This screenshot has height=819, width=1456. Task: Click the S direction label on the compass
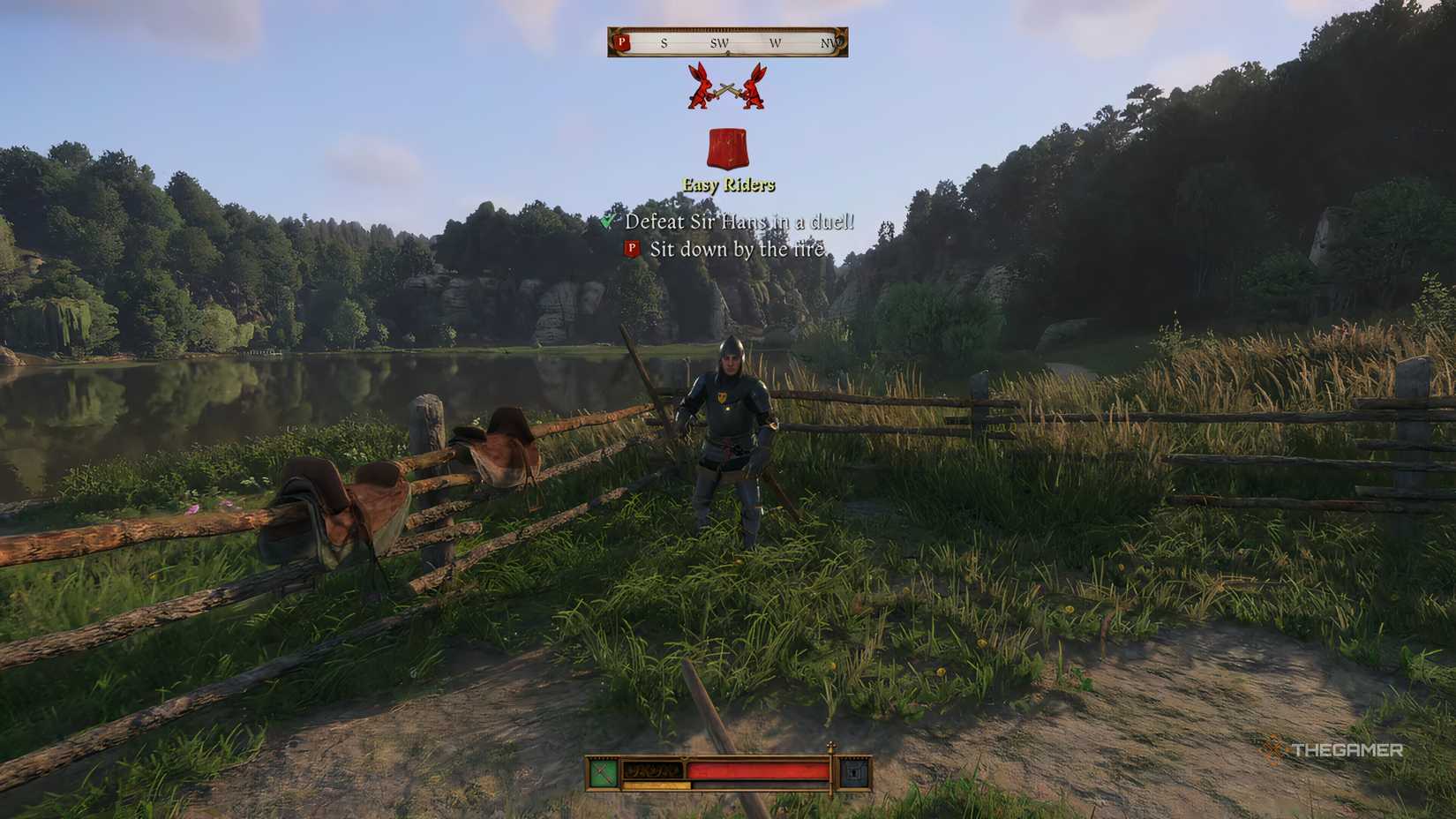(664, 44)
